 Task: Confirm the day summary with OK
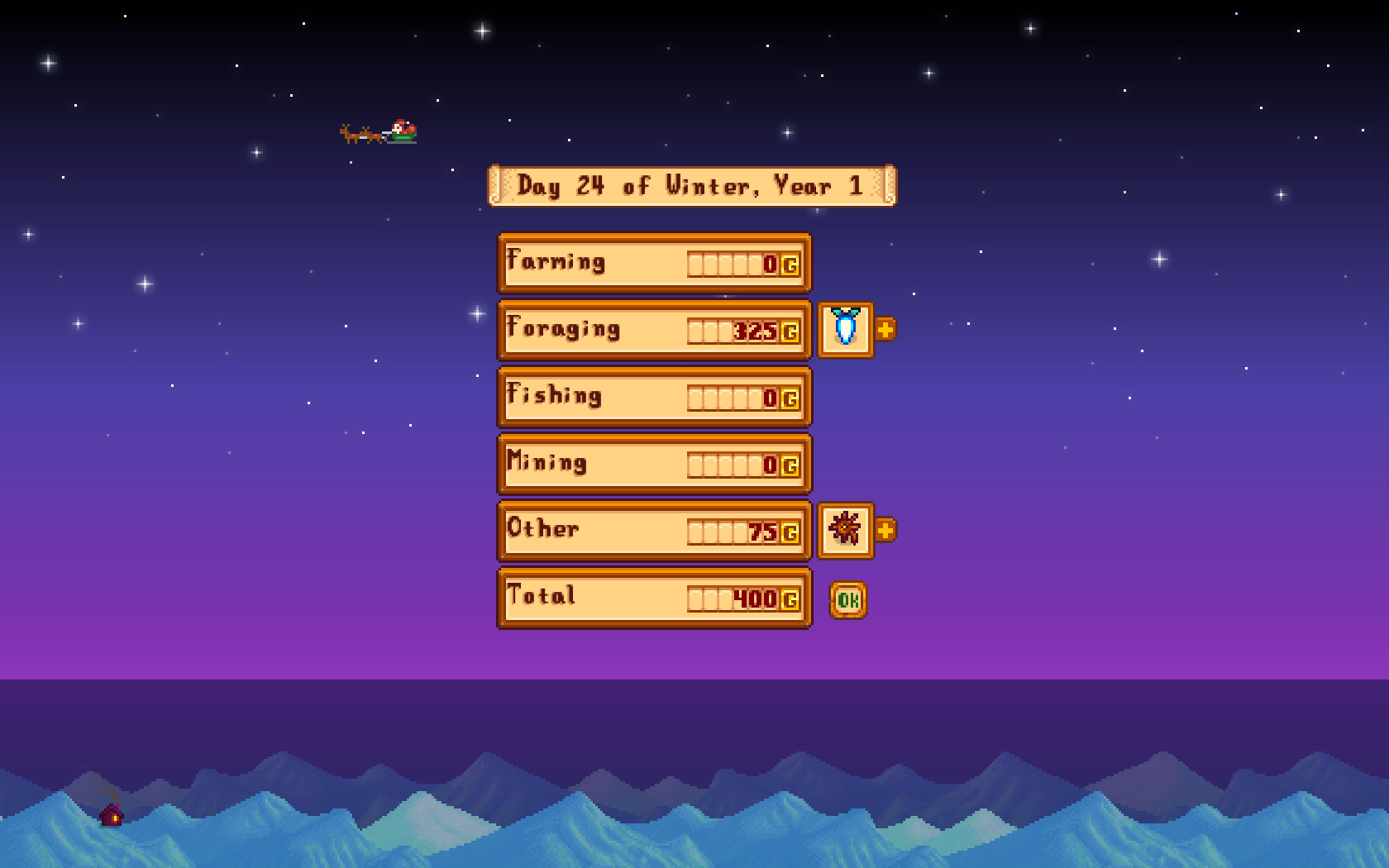847,600
